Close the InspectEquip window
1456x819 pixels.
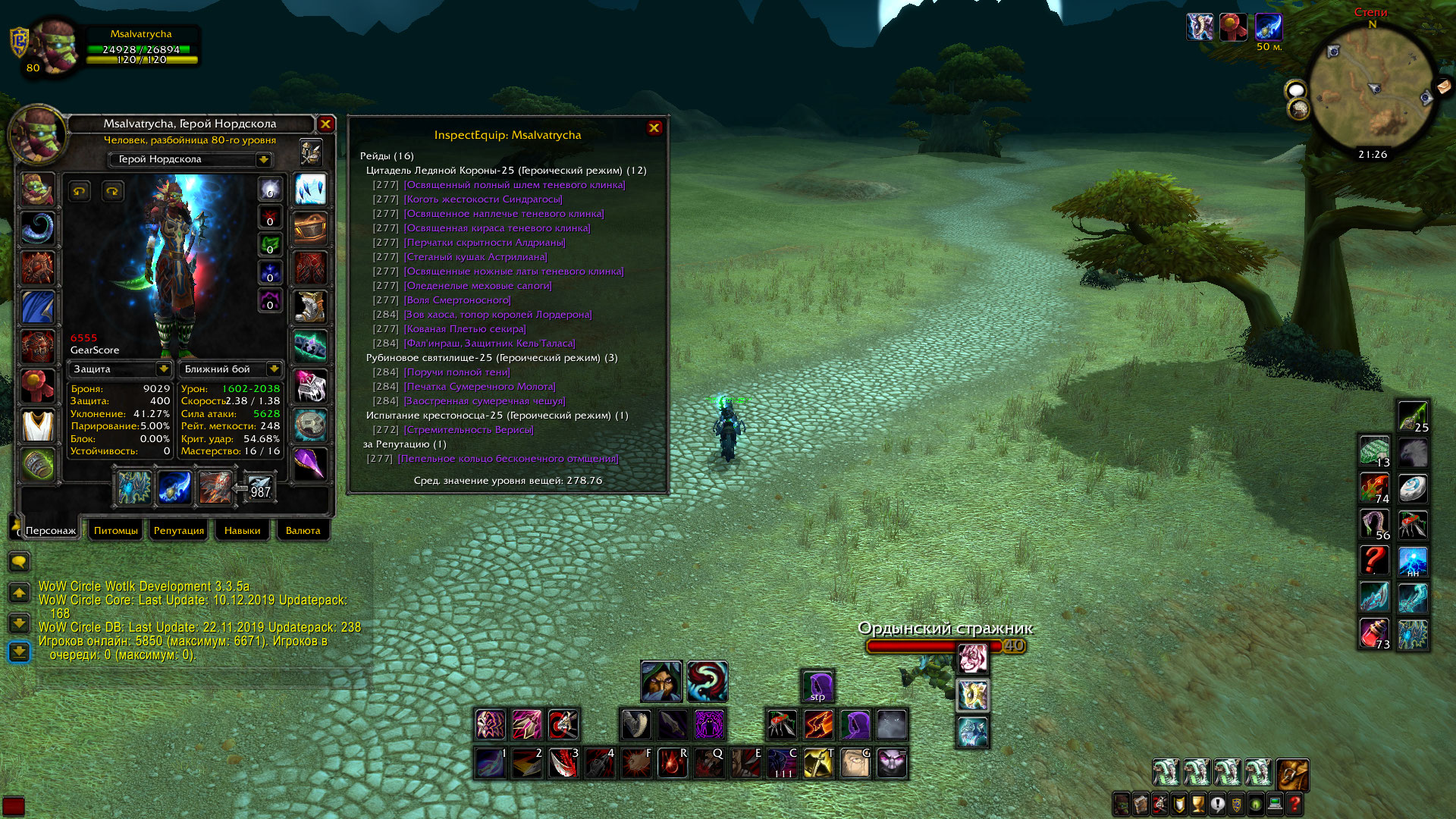tap(654, 128)
